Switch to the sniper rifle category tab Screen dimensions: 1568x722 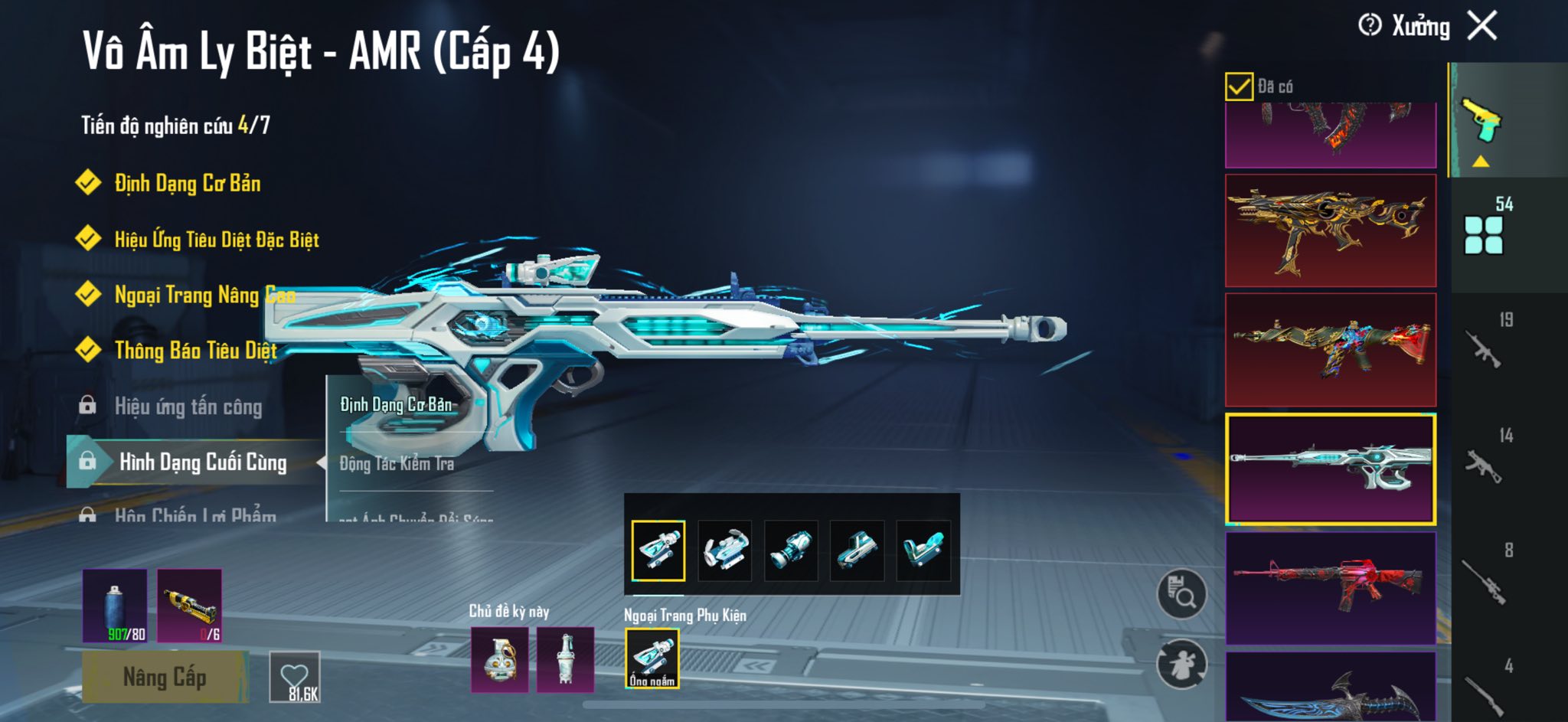pos(1485,582)
